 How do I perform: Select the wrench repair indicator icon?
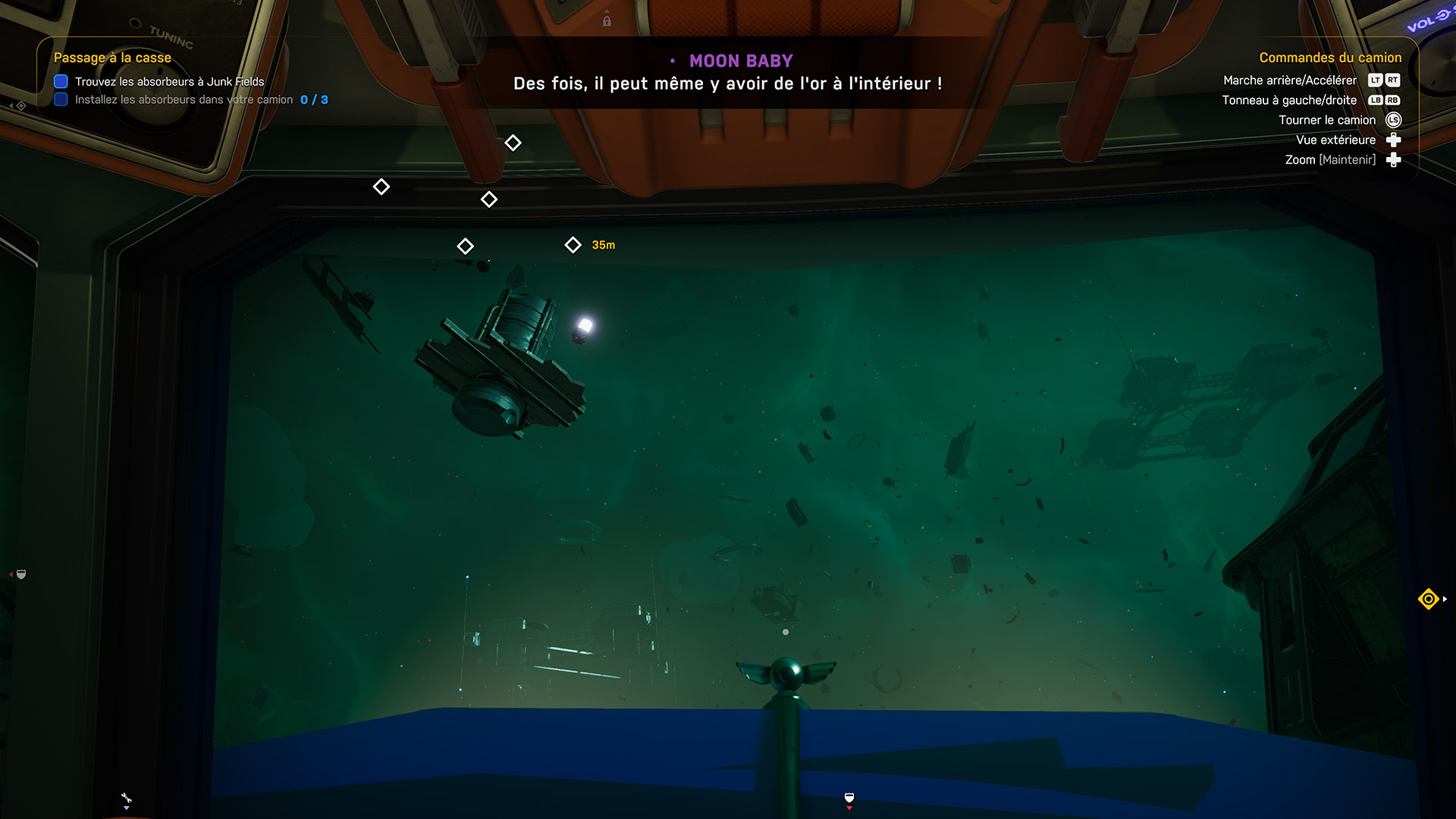[126, 799]
